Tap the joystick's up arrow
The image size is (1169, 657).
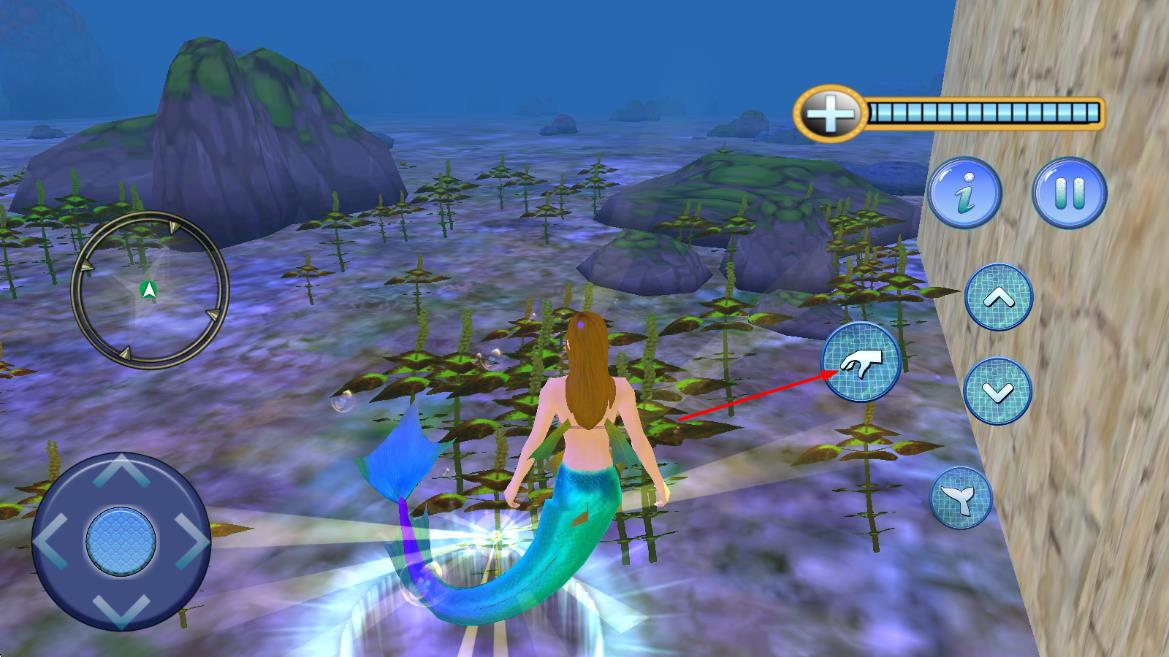tap(121, 471)
